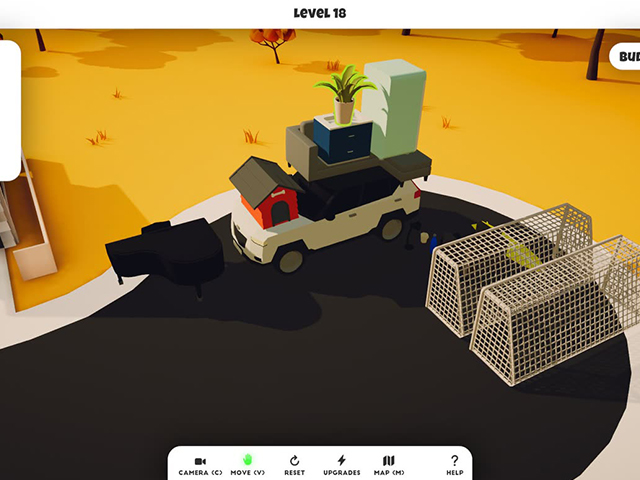
Task: Open the Upgrades menu
Action: point(341,464)
